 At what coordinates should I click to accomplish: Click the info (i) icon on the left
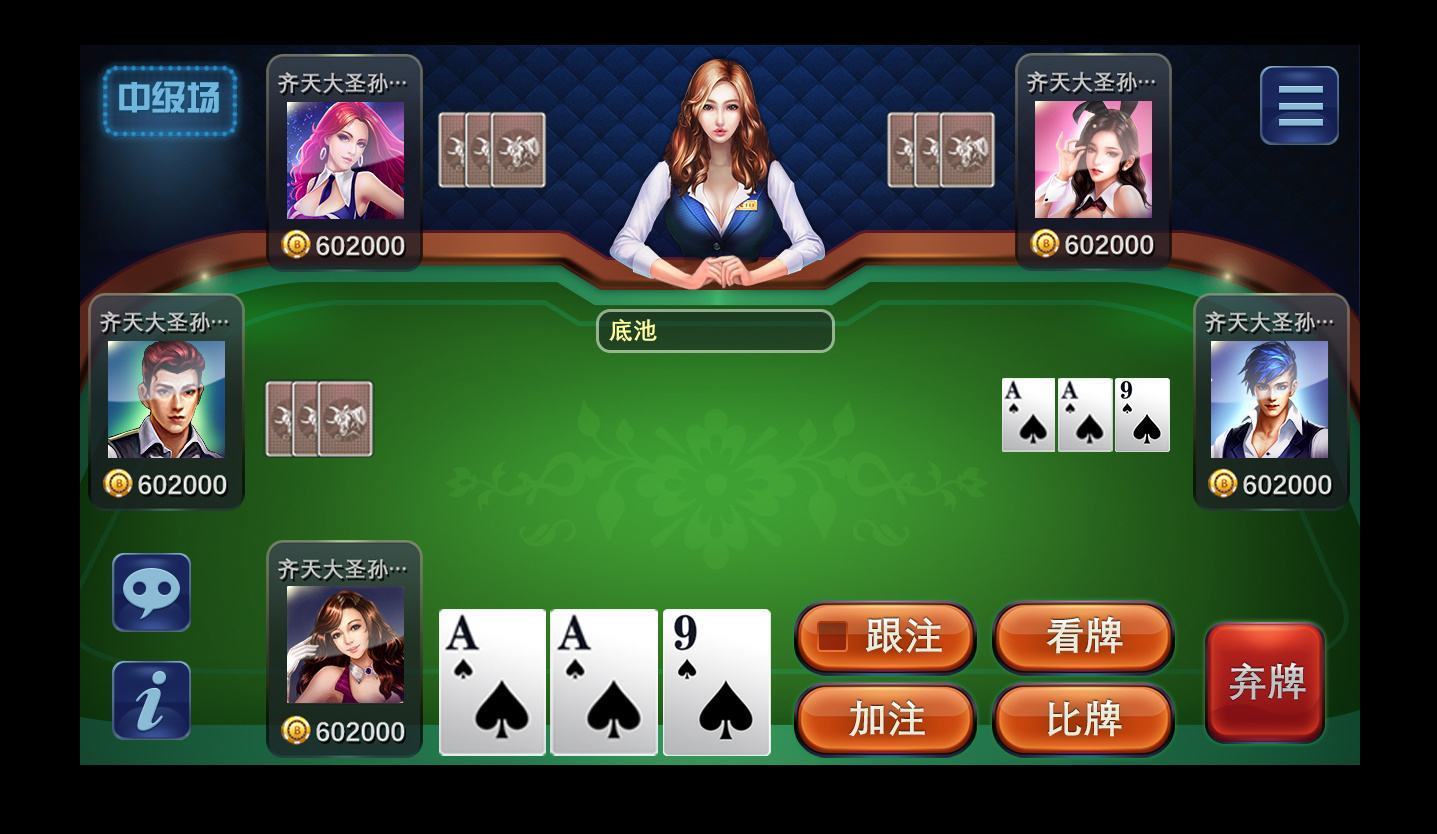151,699
